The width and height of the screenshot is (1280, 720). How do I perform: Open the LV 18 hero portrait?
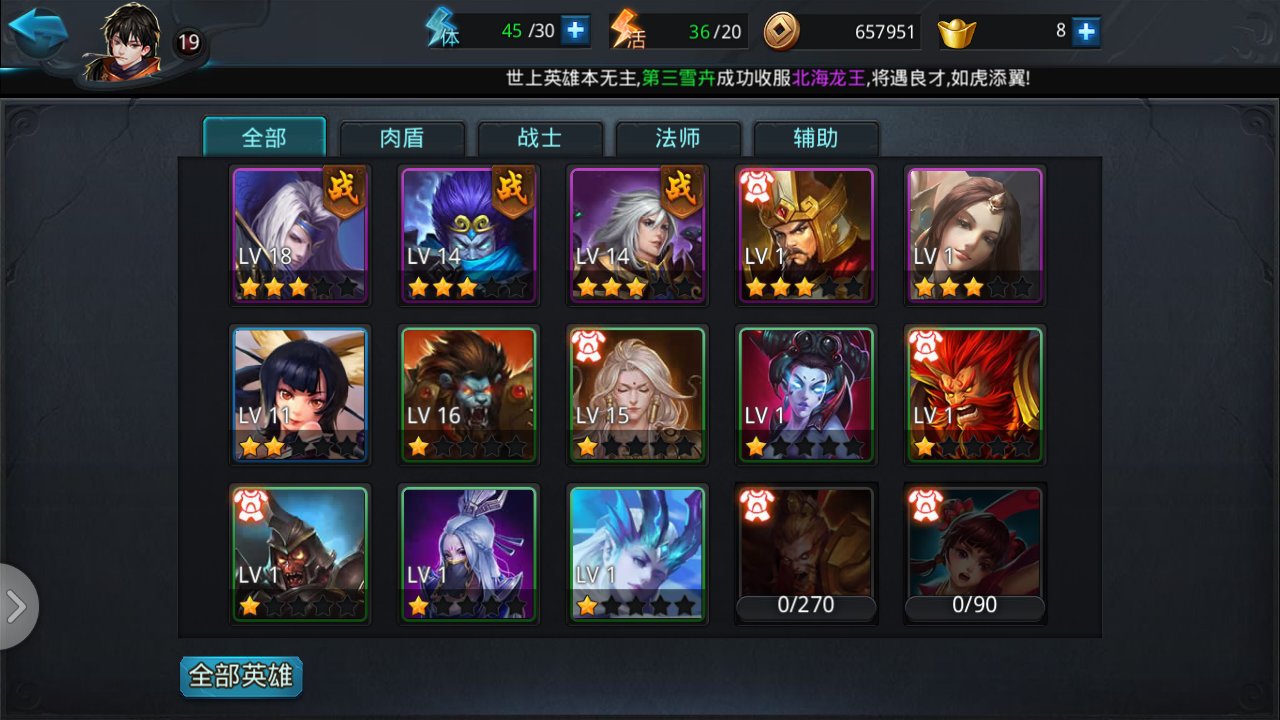point(300,232)
